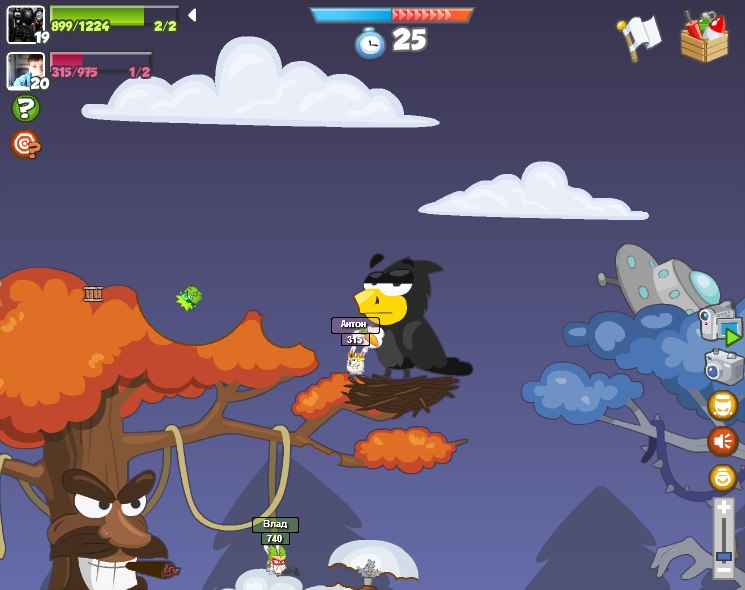Zoom in with the plus button
This screenshot has width=745, height=590.
click(723, 508)
